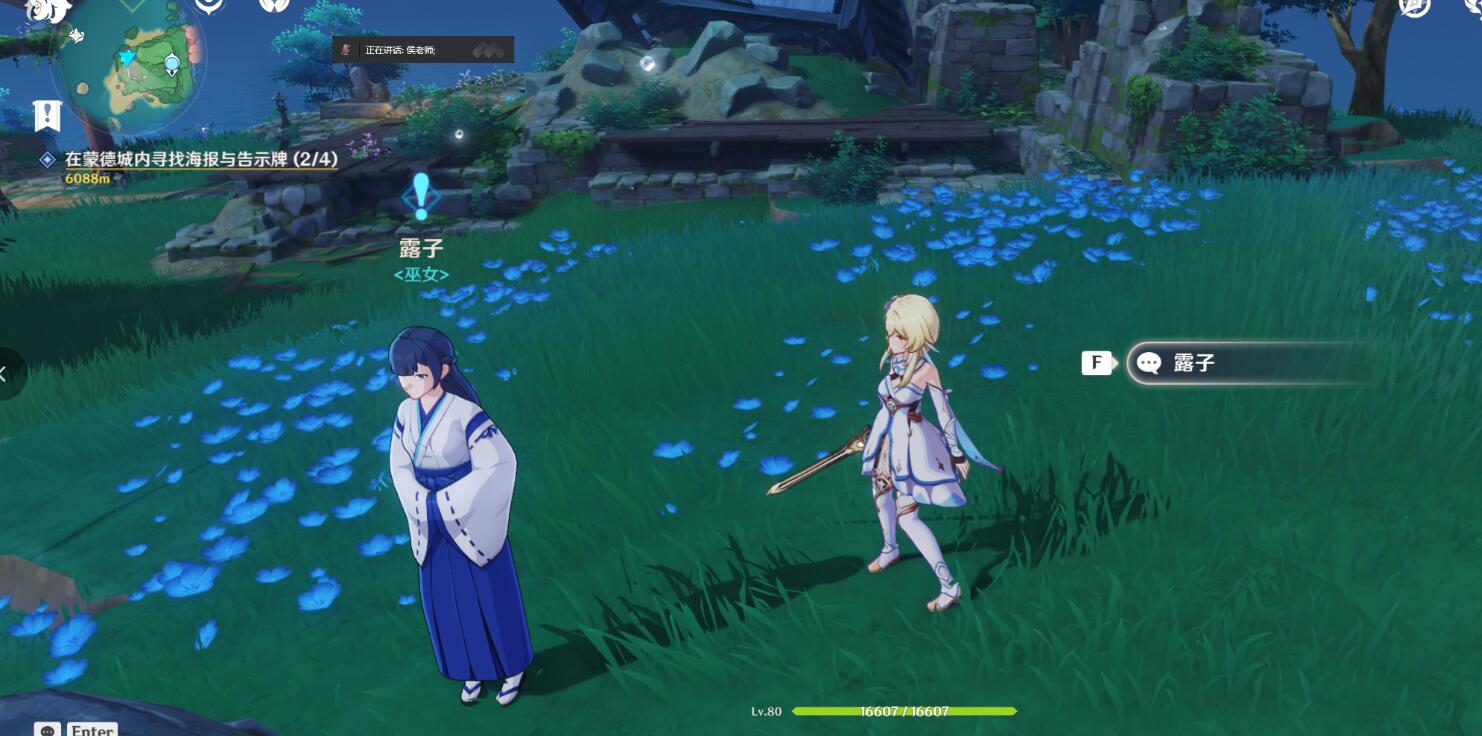Open the quest journal banner icon

(47, 116)
